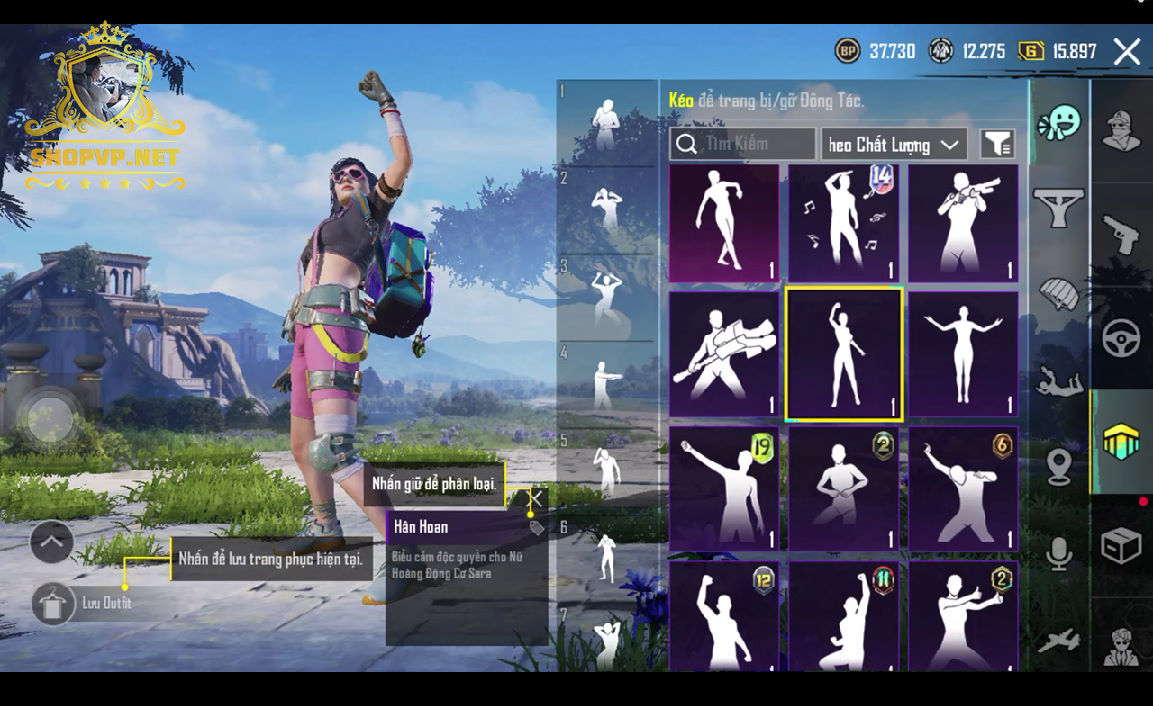Select the microphone voice category tab
The height and width of the screenshot is (706, 1153).
pos(1059,553)
